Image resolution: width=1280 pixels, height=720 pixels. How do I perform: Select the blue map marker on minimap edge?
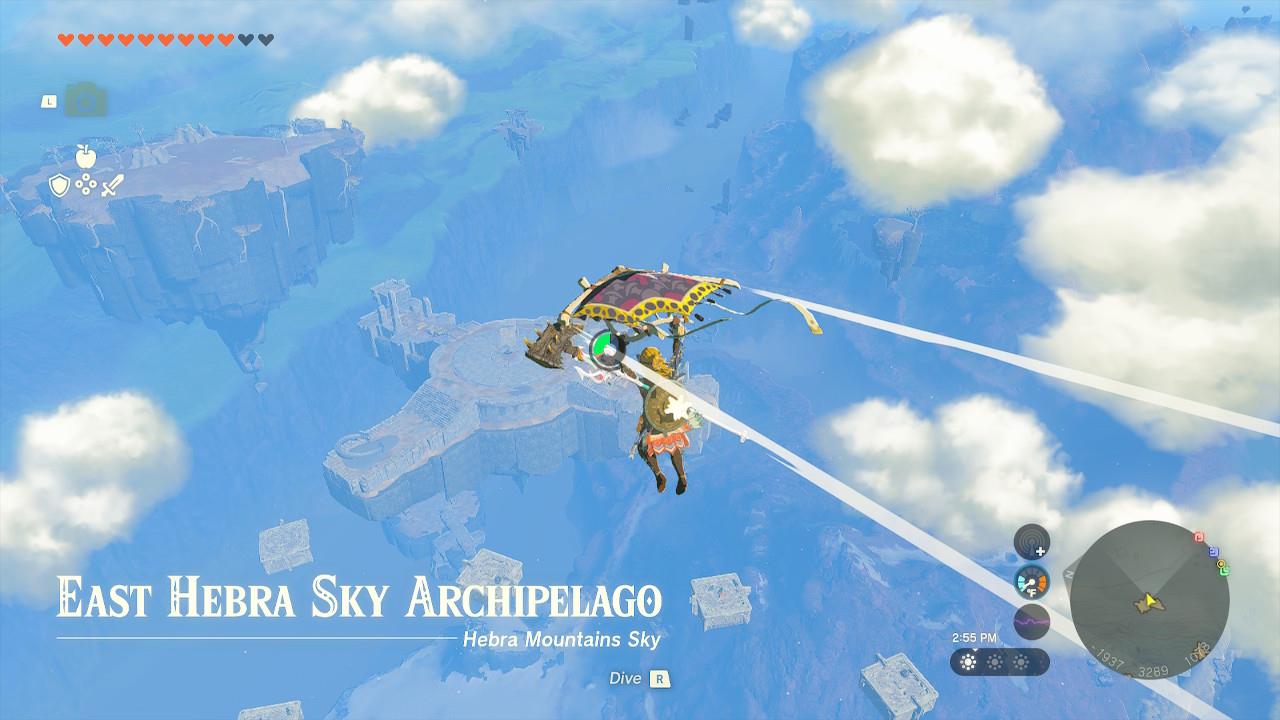(x=1213, y=551)
